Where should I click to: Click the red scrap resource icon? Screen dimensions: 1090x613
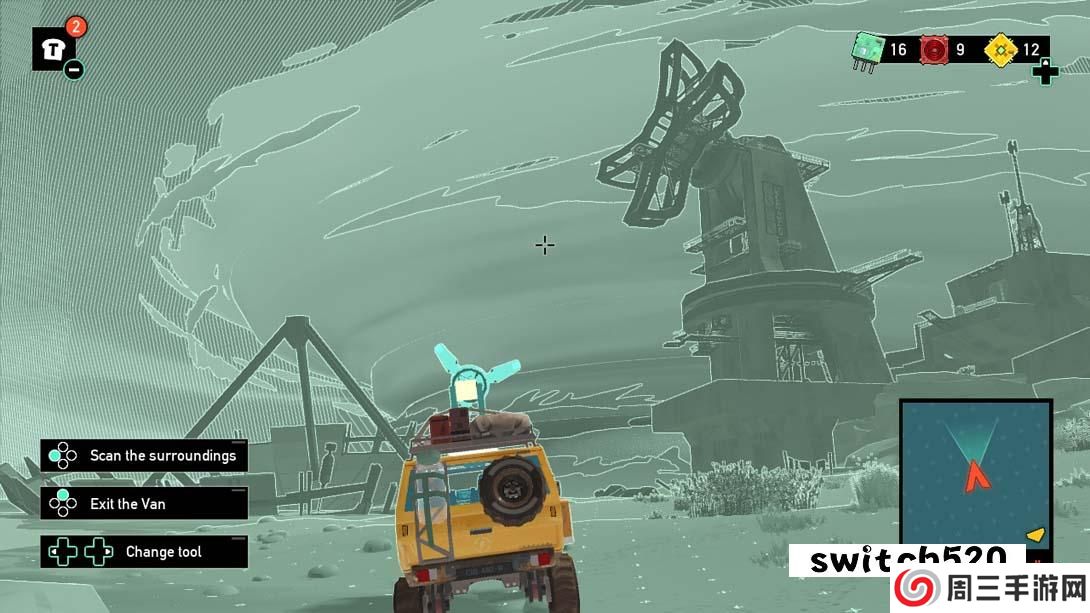click(x=934, y=49)
